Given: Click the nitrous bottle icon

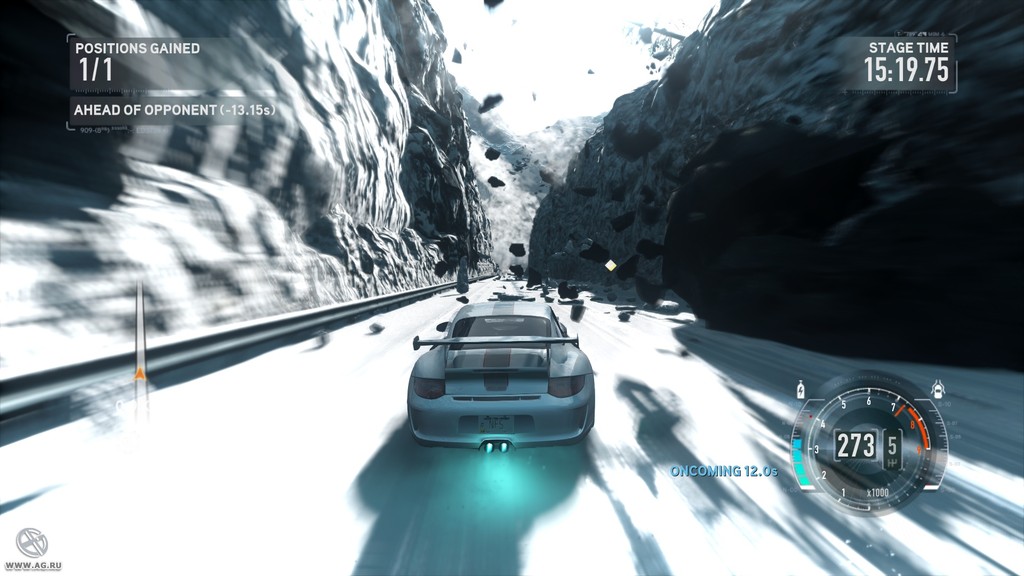Looking at the screenshot, I should click(801, 388).
